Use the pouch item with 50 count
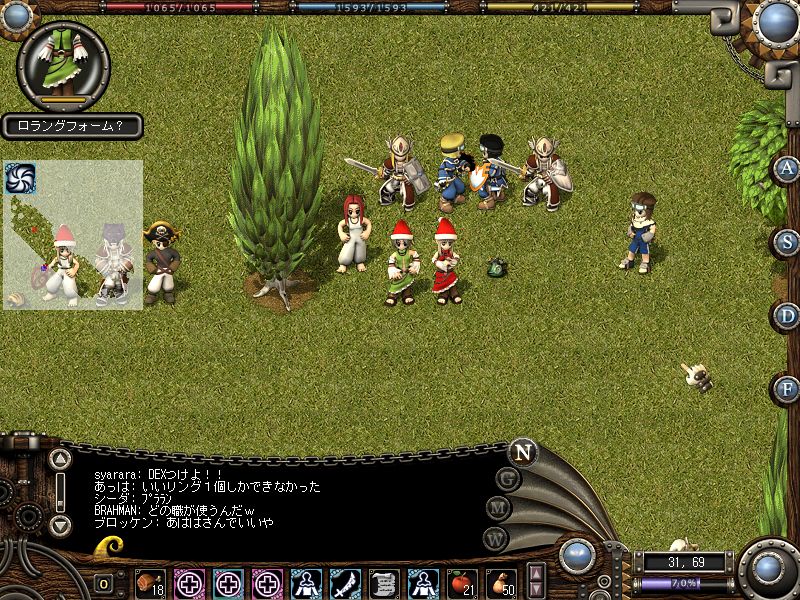The image size is (800, 600). (500, 582)
